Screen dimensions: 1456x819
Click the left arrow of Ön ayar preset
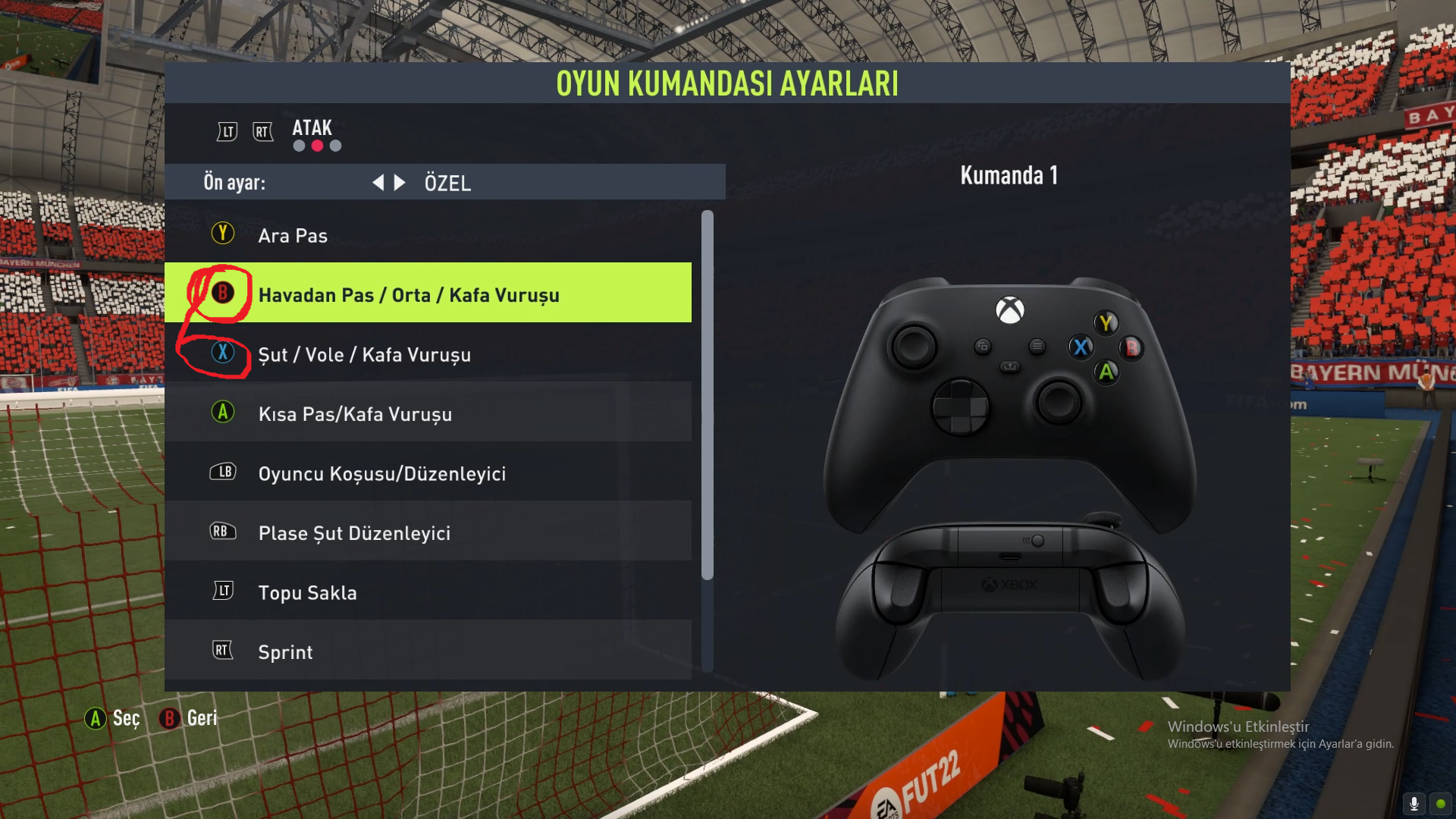378,183
